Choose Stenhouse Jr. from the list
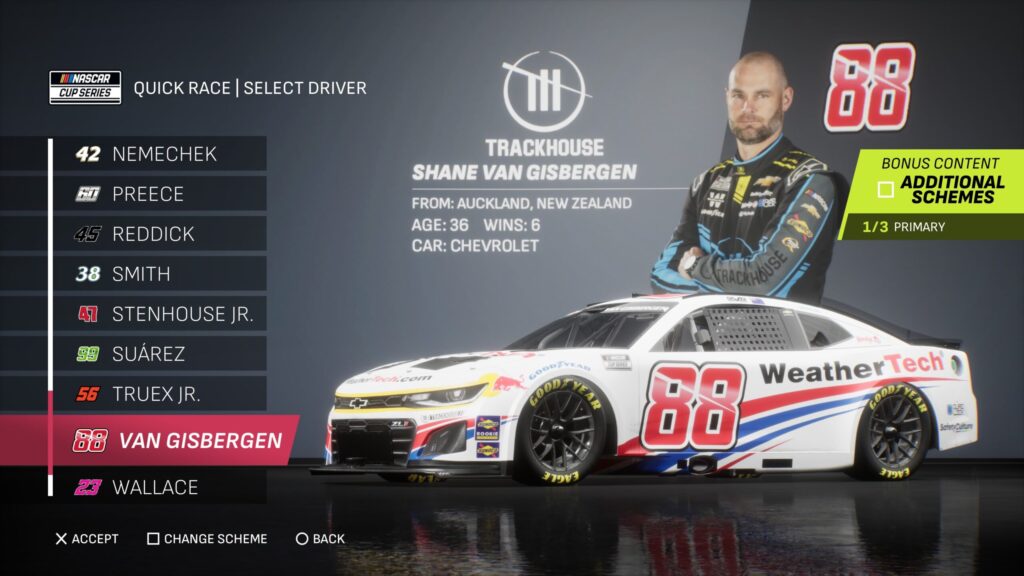 tap(160, 314)
